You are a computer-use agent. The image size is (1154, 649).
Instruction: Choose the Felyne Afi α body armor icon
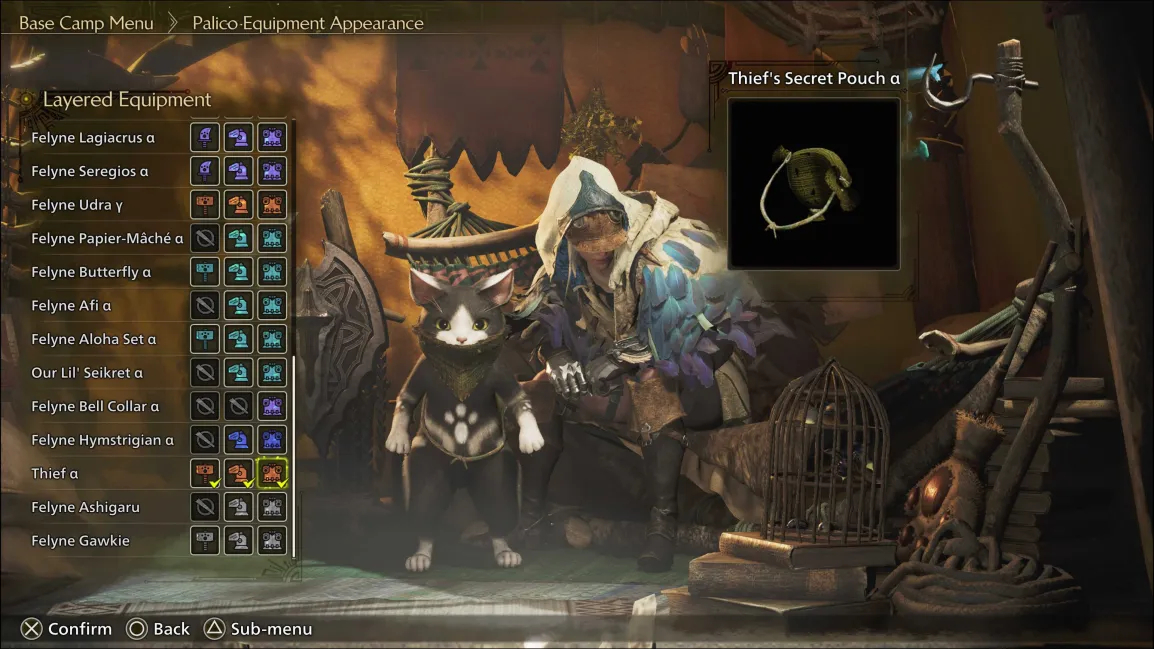[x=272, y=306]
